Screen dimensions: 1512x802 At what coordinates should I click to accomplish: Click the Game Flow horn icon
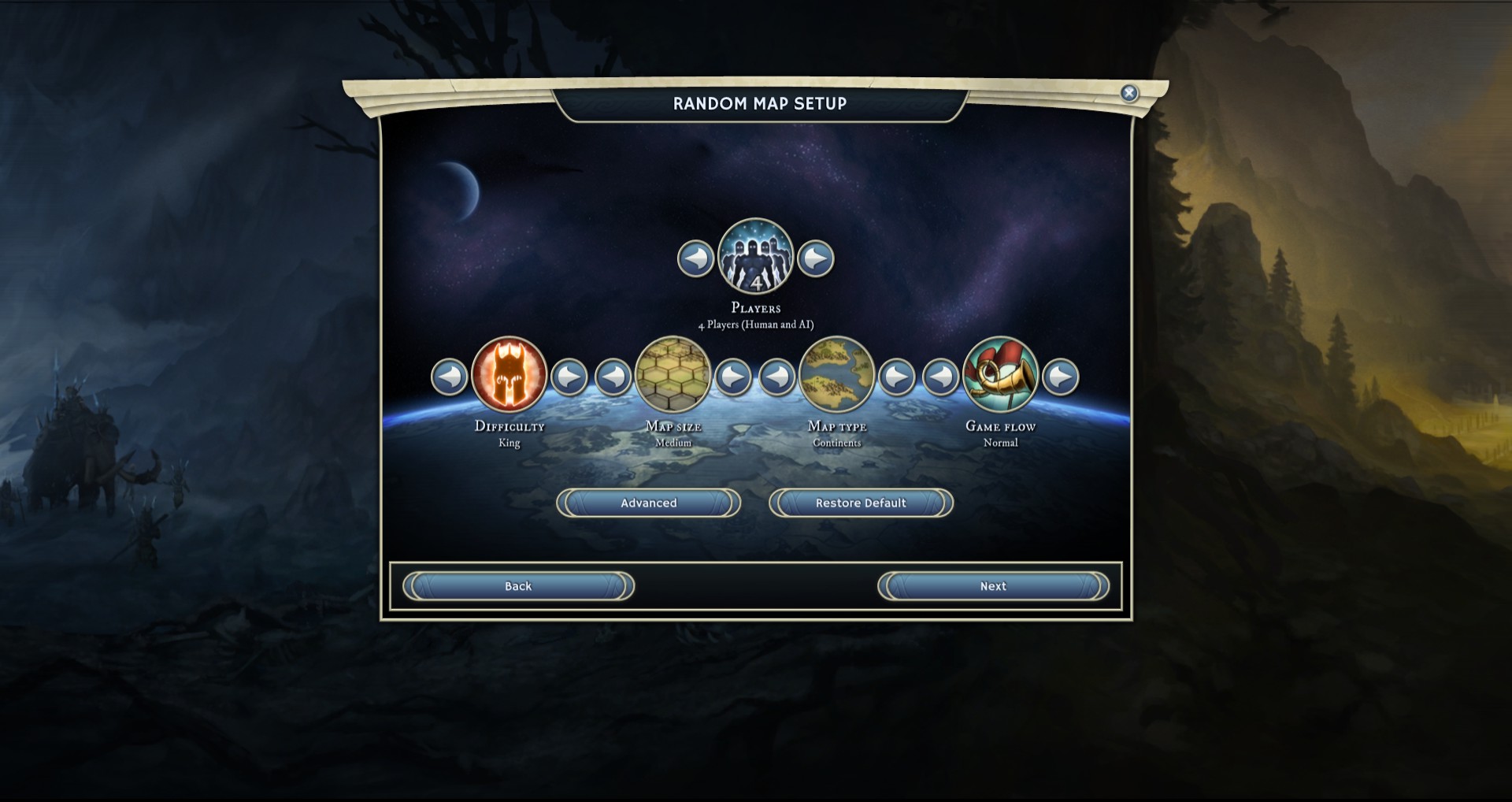[x=1001, y=375]
